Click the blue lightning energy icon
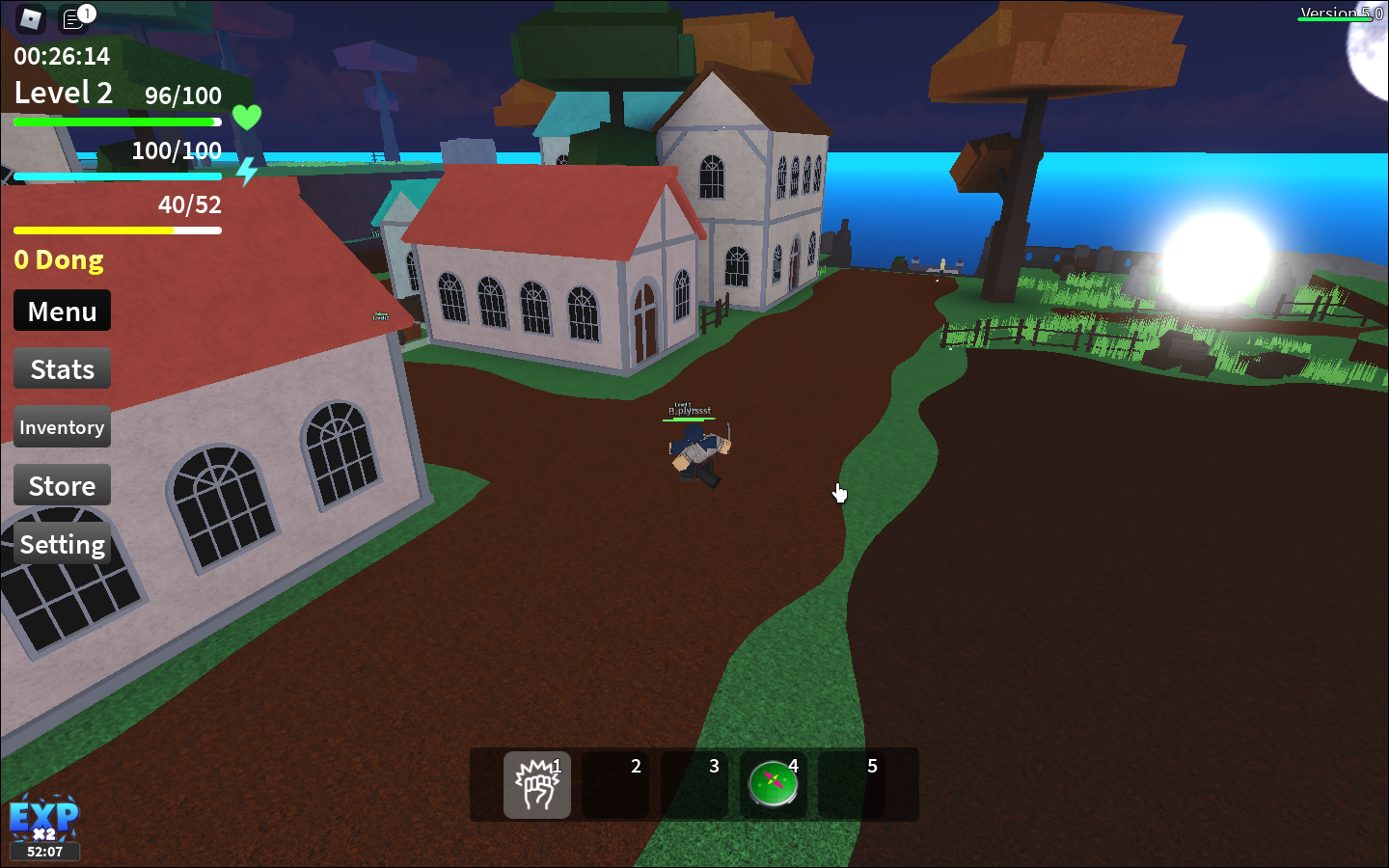Screen dimensions: 1389x868 click(246, 172)
